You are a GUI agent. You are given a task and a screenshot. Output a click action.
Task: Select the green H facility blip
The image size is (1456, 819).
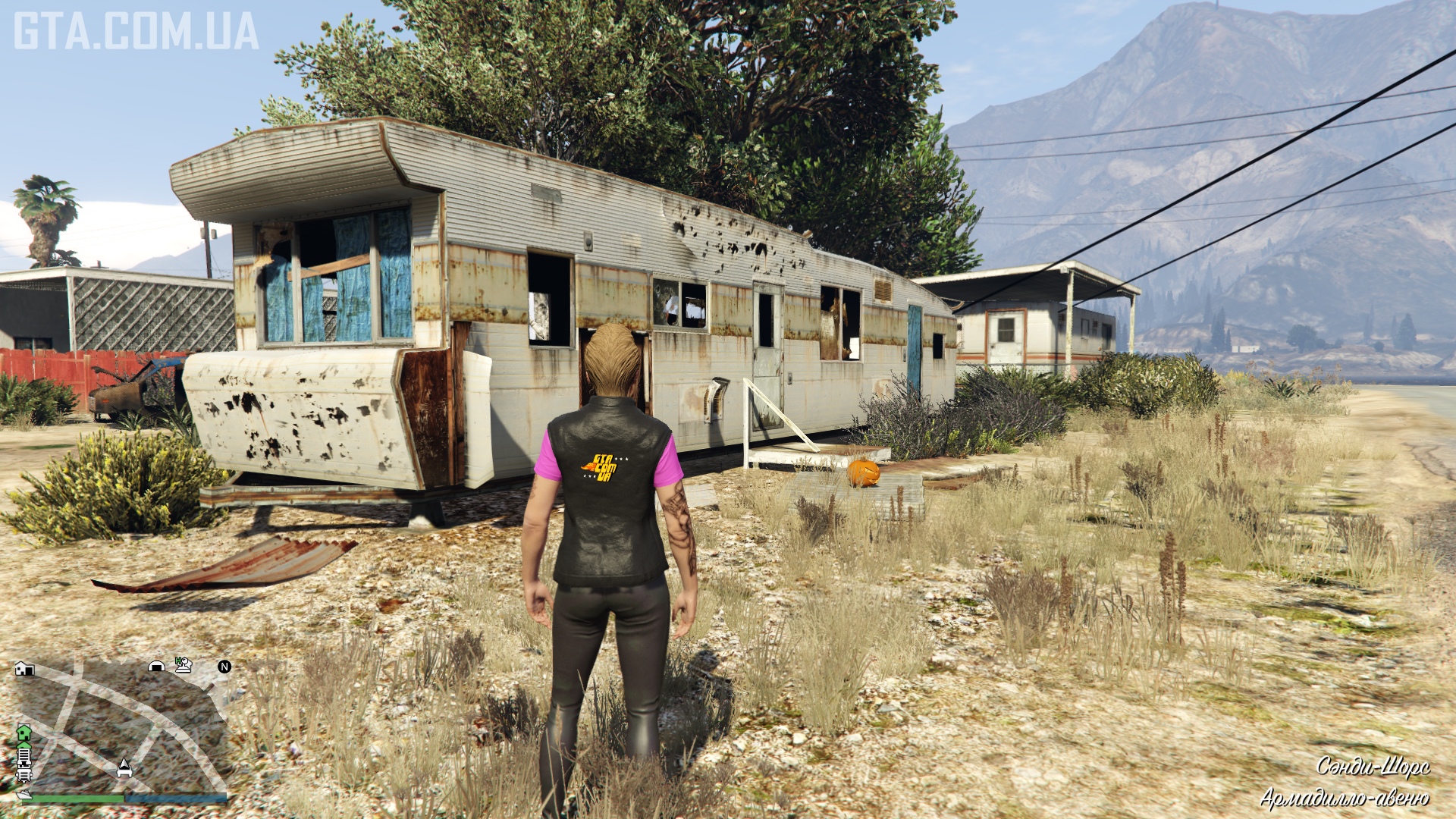pyautogui.click(x=184, y=665)
